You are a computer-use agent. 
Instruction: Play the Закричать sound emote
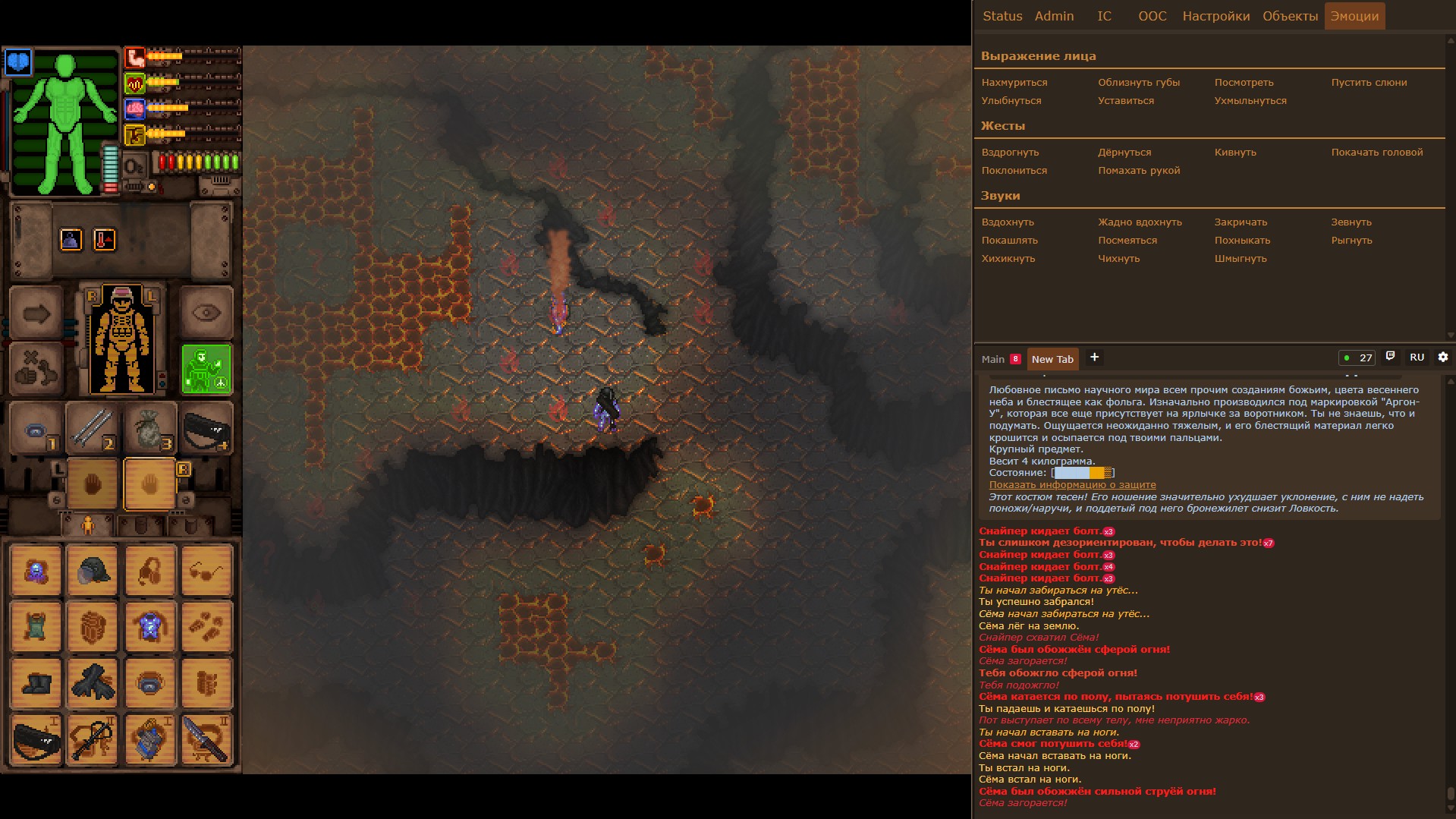[x=1240, y=222]
